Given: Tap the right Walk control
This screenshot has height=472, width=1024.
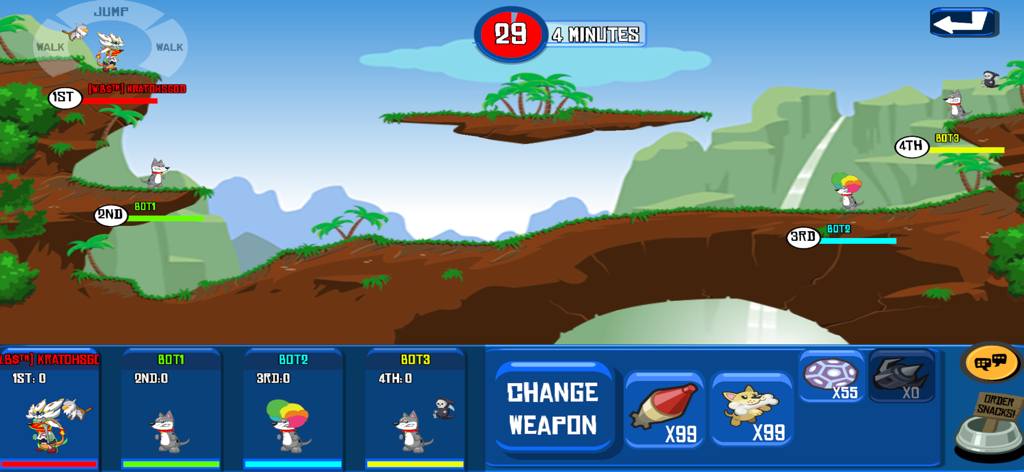Looking at the screenshot, I should [x=169, y=47].
